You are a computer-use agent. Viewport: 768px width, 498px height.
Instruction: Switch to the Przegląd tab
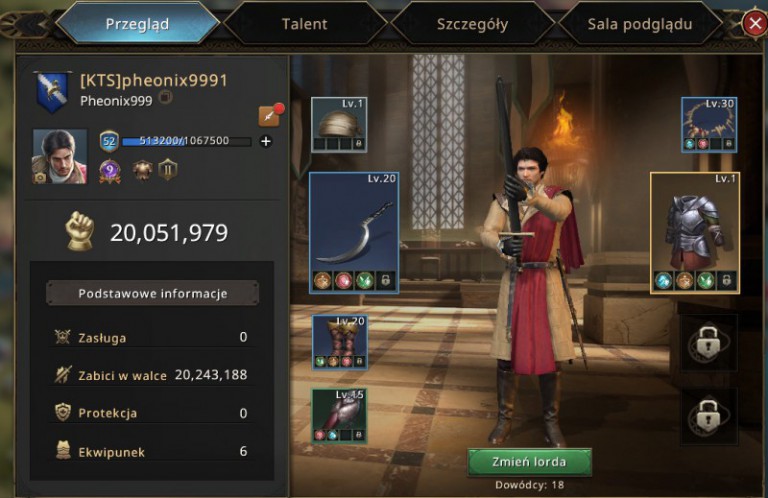click(x=137, y=24)
